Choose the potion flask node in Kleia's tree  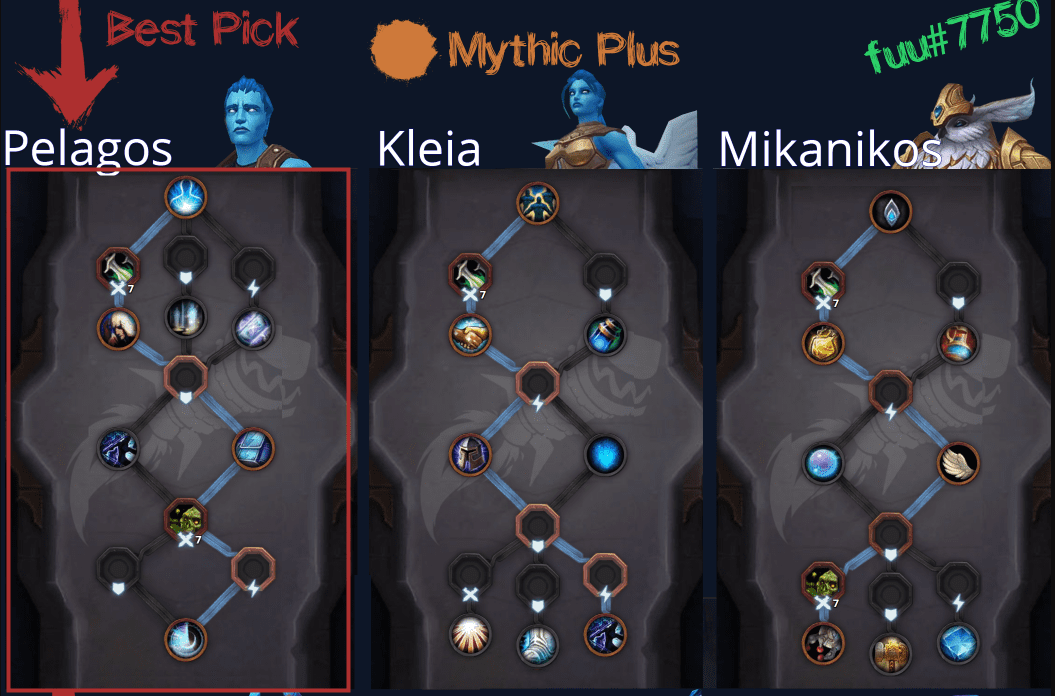click(605, 335)
